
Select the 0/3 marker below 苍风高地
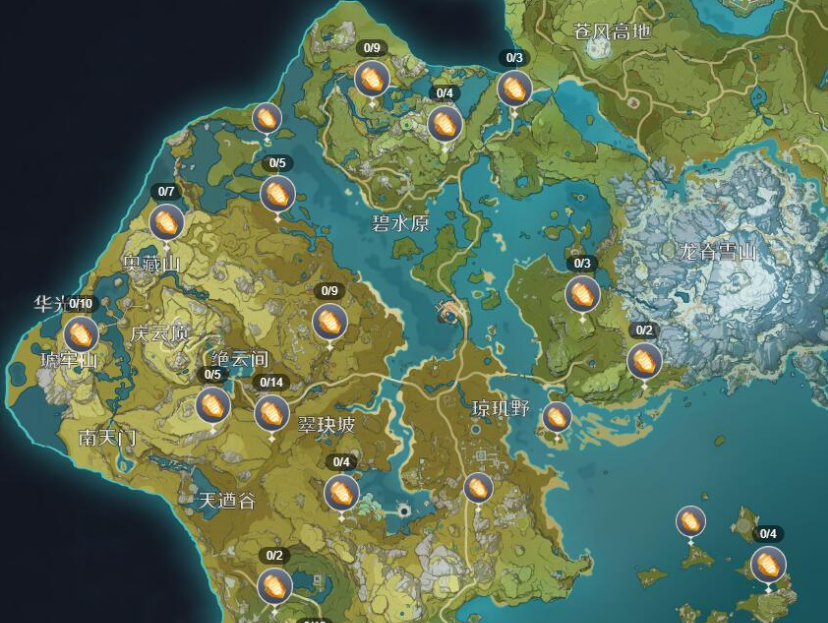(514, 88)
